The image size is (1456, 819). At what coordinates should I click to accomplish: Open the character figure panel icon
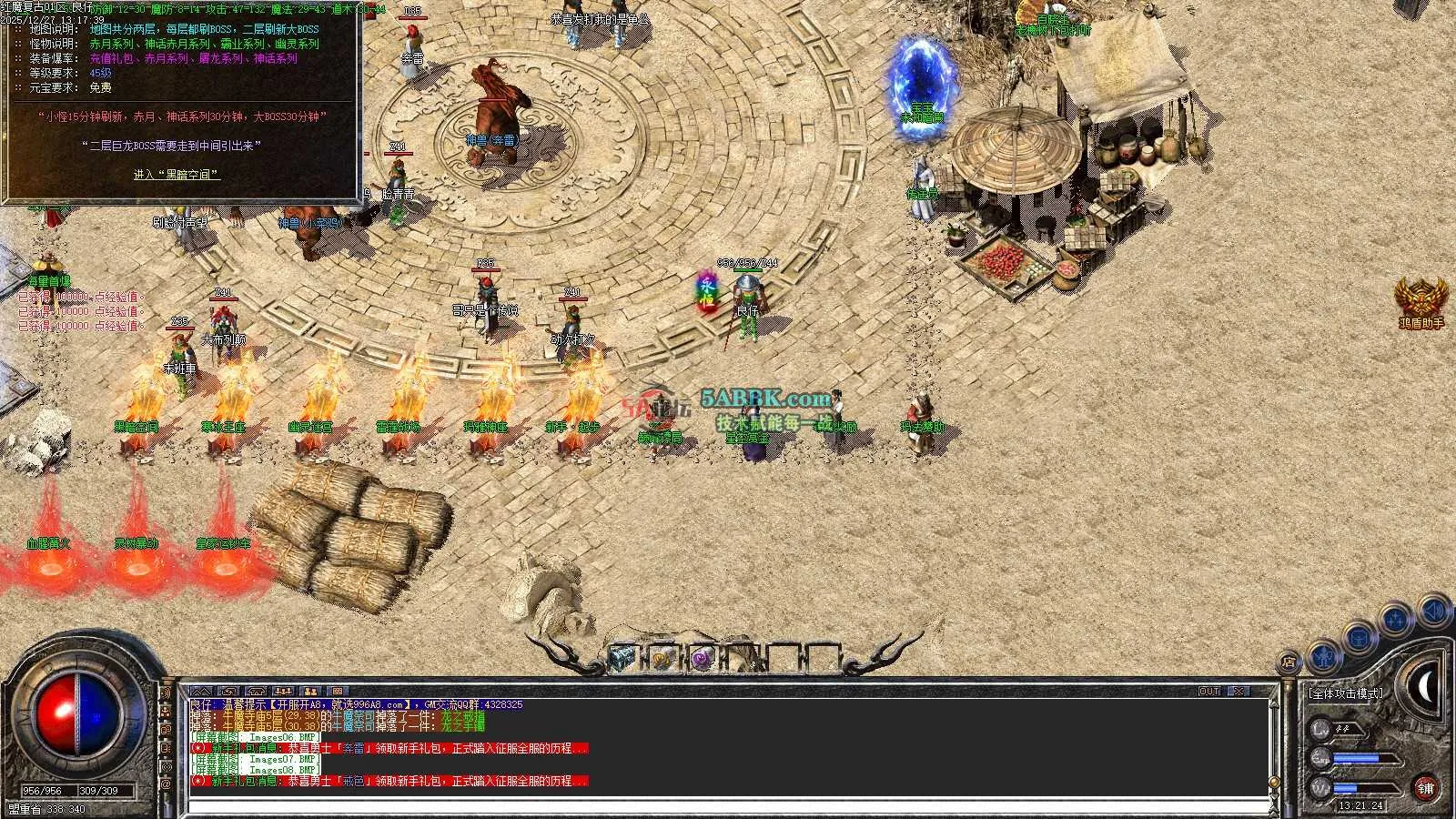[1322, 656]
